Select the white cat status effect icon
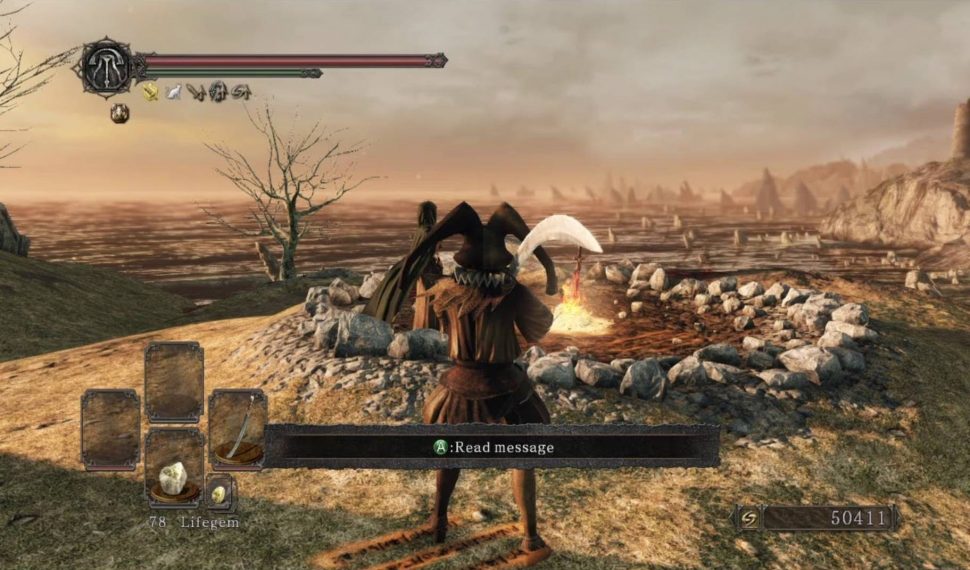Screen dimensions: 970x570 (x=173, y=92)
